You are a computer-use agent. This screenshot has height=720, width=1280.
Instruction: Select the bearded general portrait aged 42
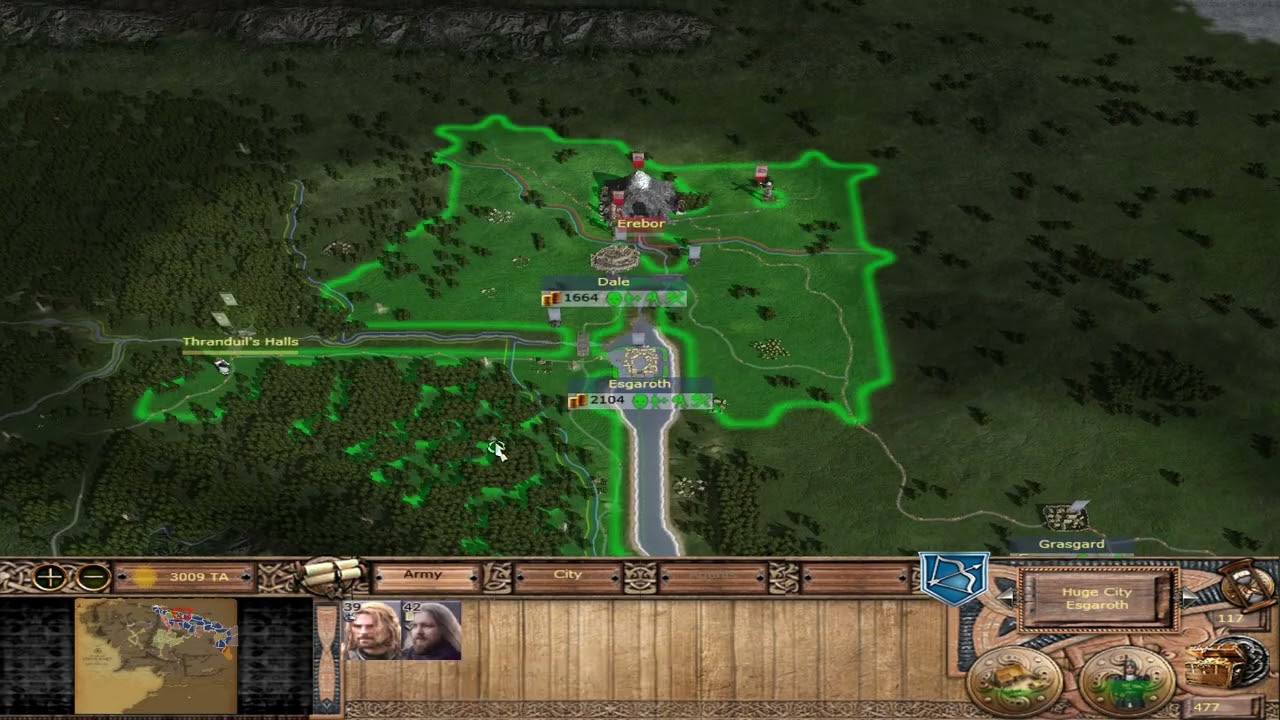432,630
